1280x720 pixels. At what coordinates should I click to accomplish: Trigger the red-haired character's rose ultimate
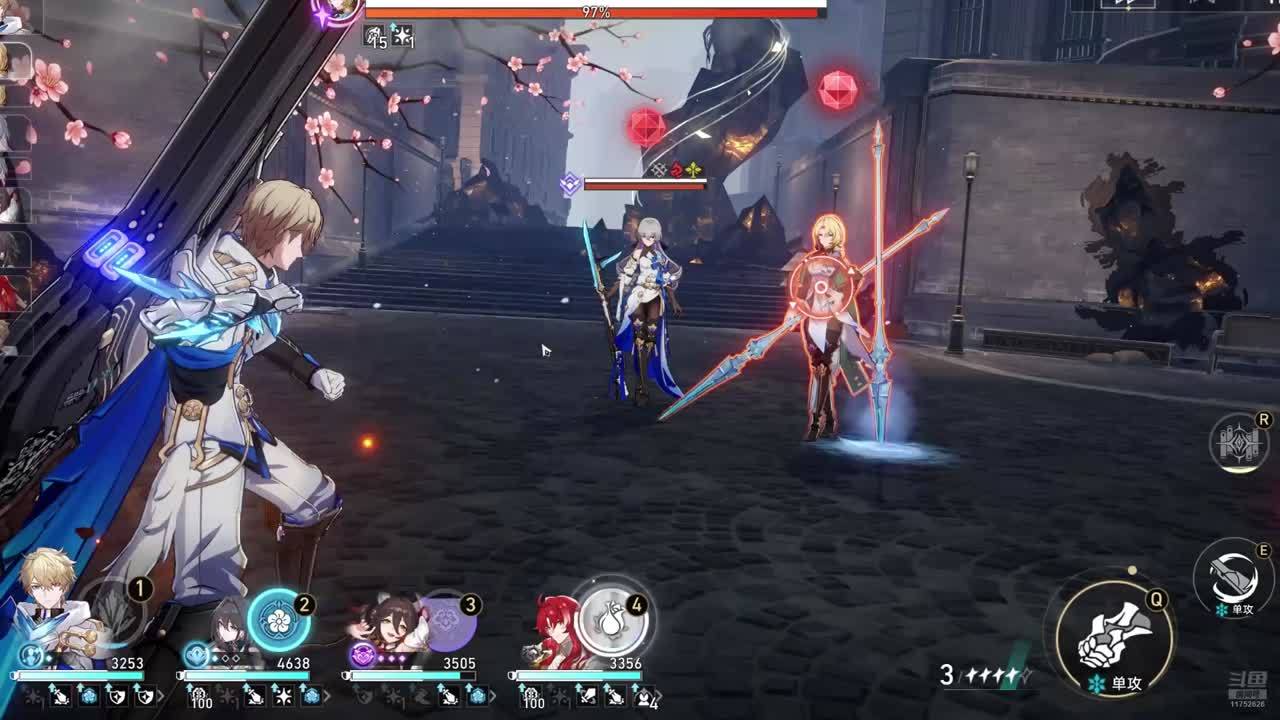point(612,619)
